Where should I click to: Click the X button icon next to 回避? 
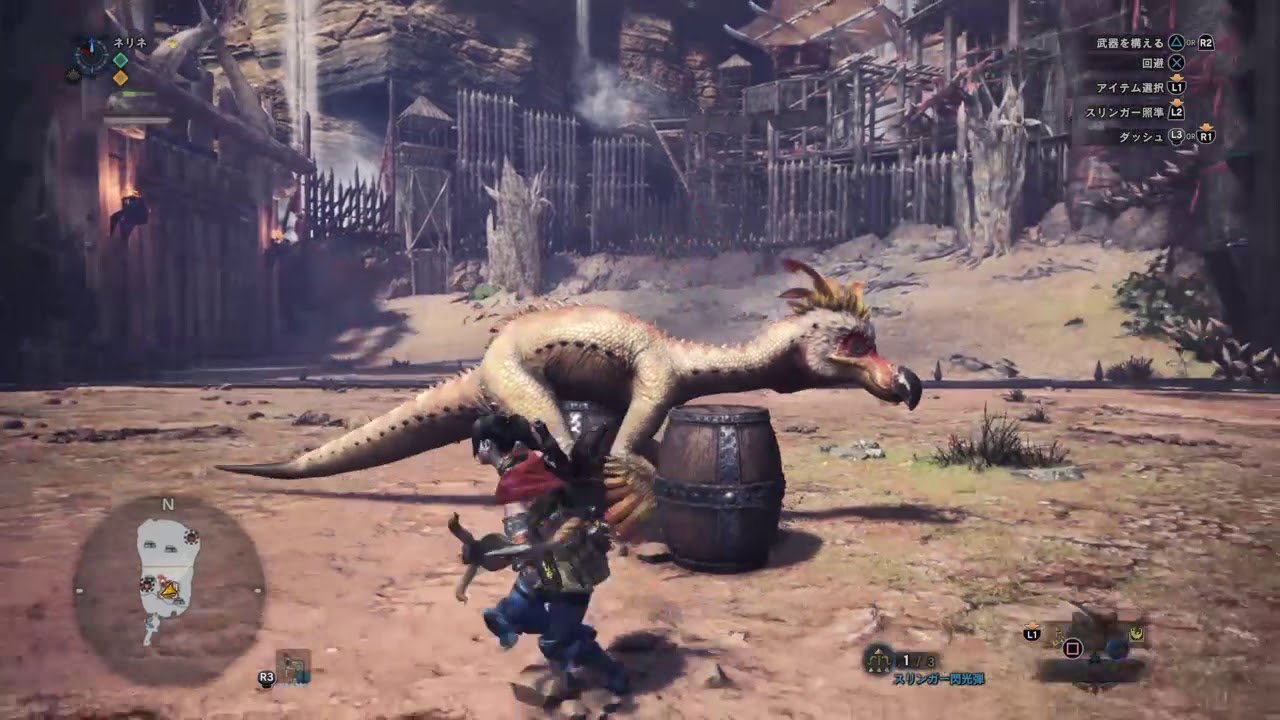click(1177, 63)
